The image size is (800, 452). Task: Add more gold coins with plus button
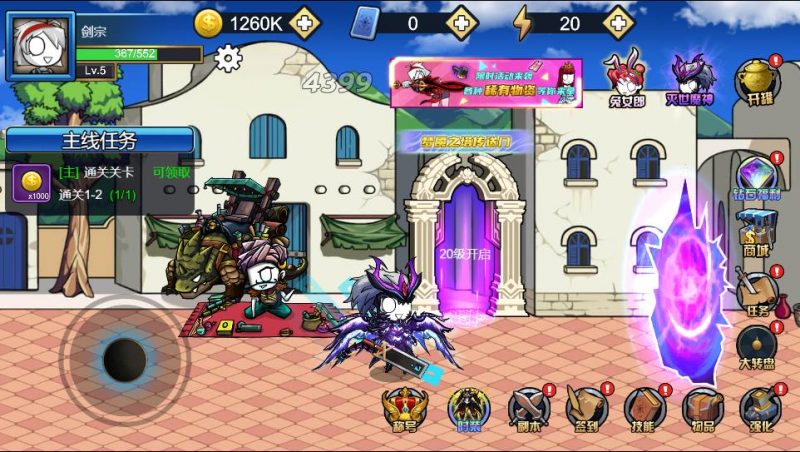[304, 20]
